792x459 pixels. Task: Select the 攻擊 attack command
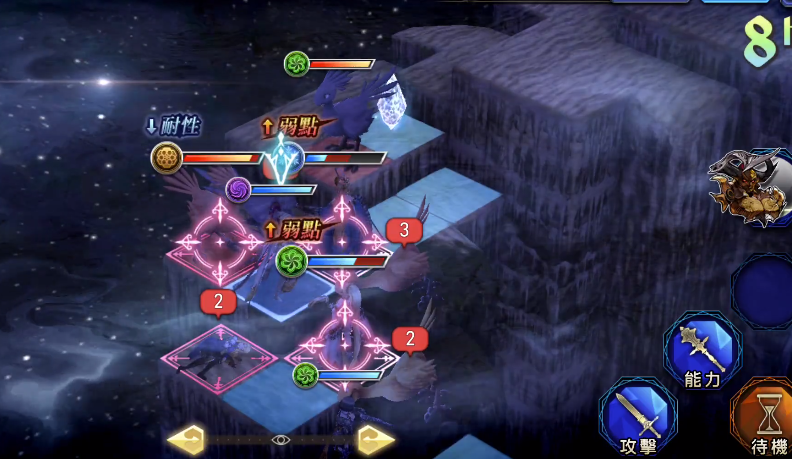coord(637,416)
